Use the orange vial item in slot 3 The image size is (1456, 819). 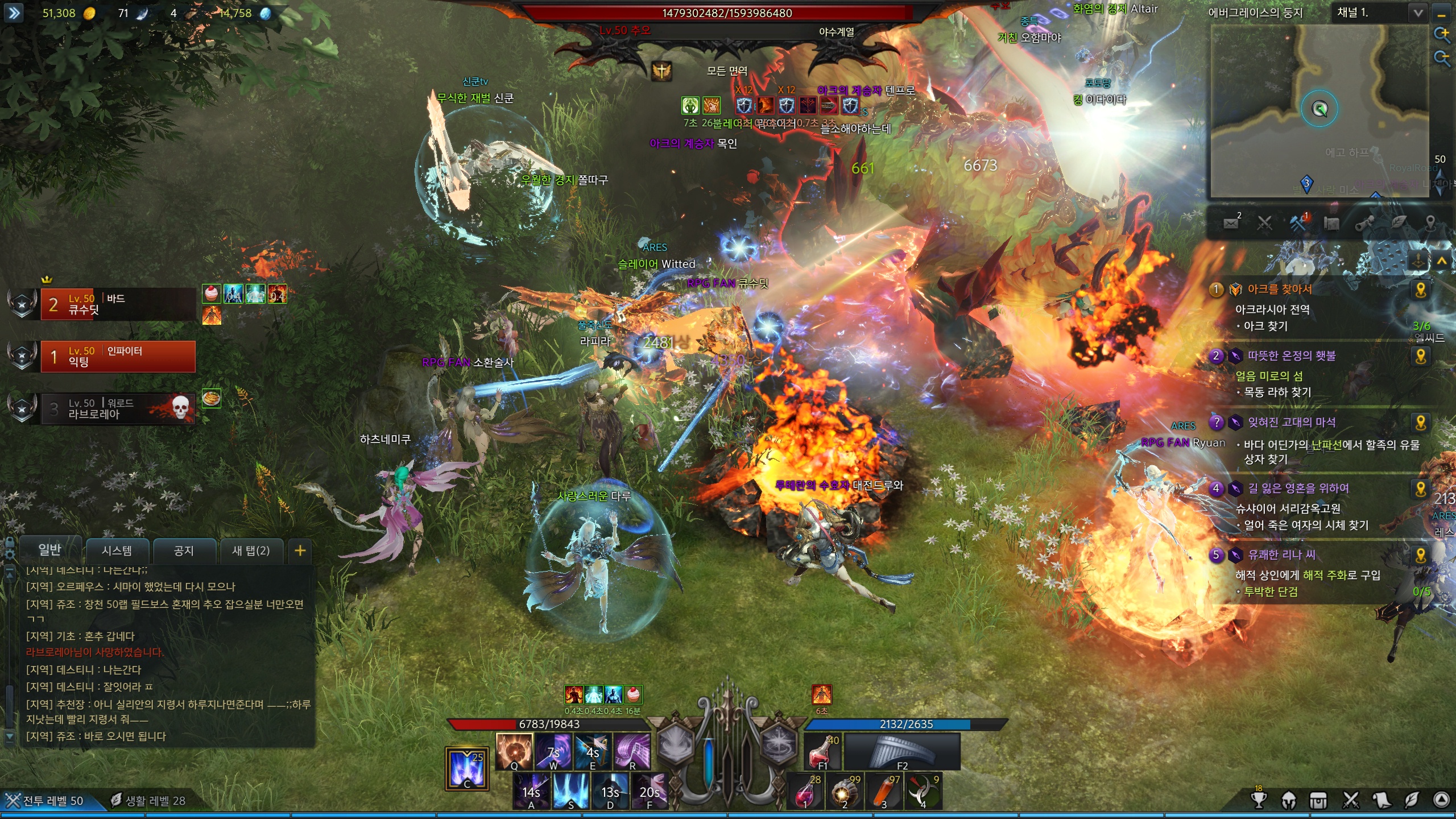pos(884,791)
